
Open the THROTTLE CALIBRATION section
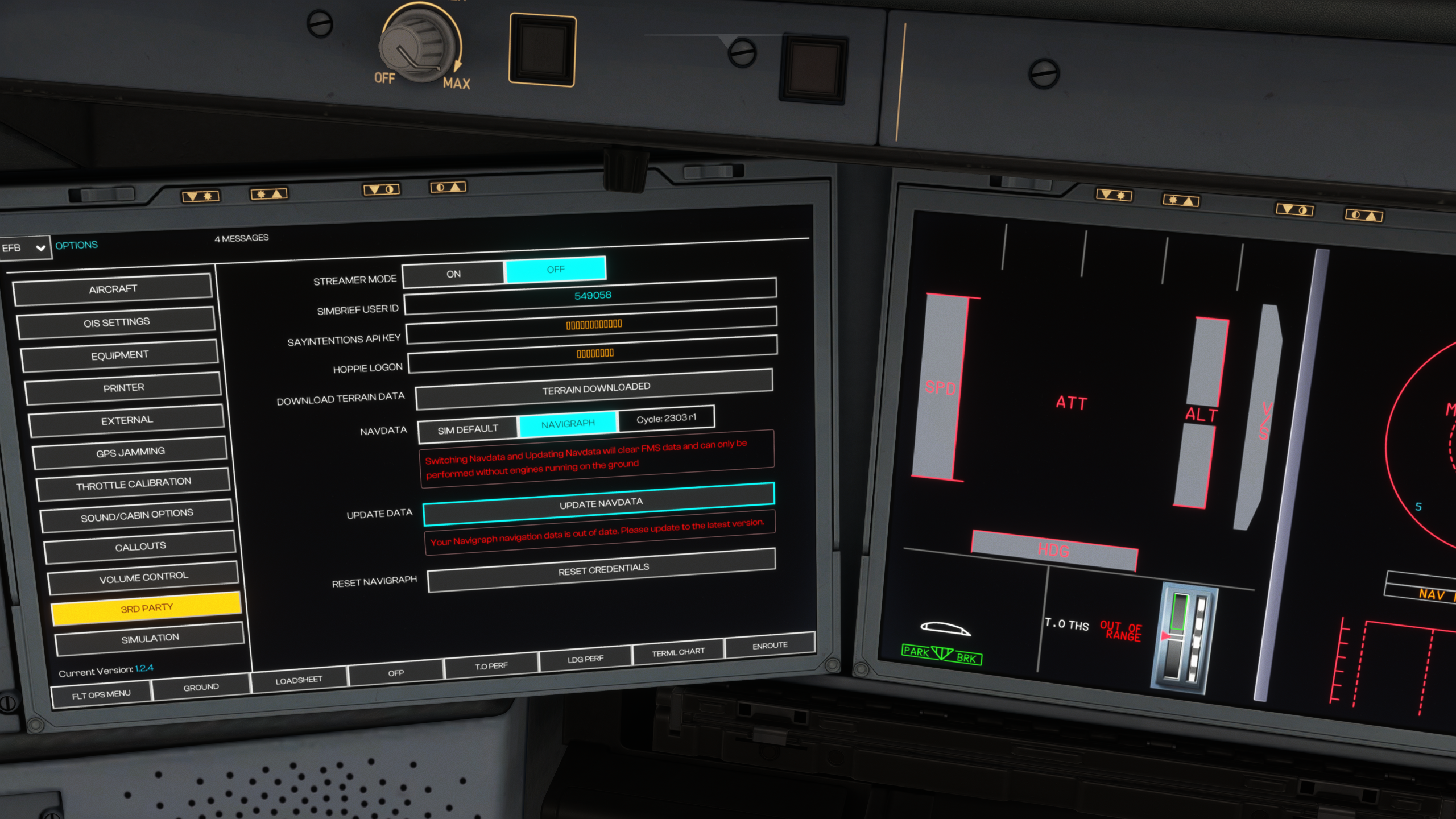(134, 484)
